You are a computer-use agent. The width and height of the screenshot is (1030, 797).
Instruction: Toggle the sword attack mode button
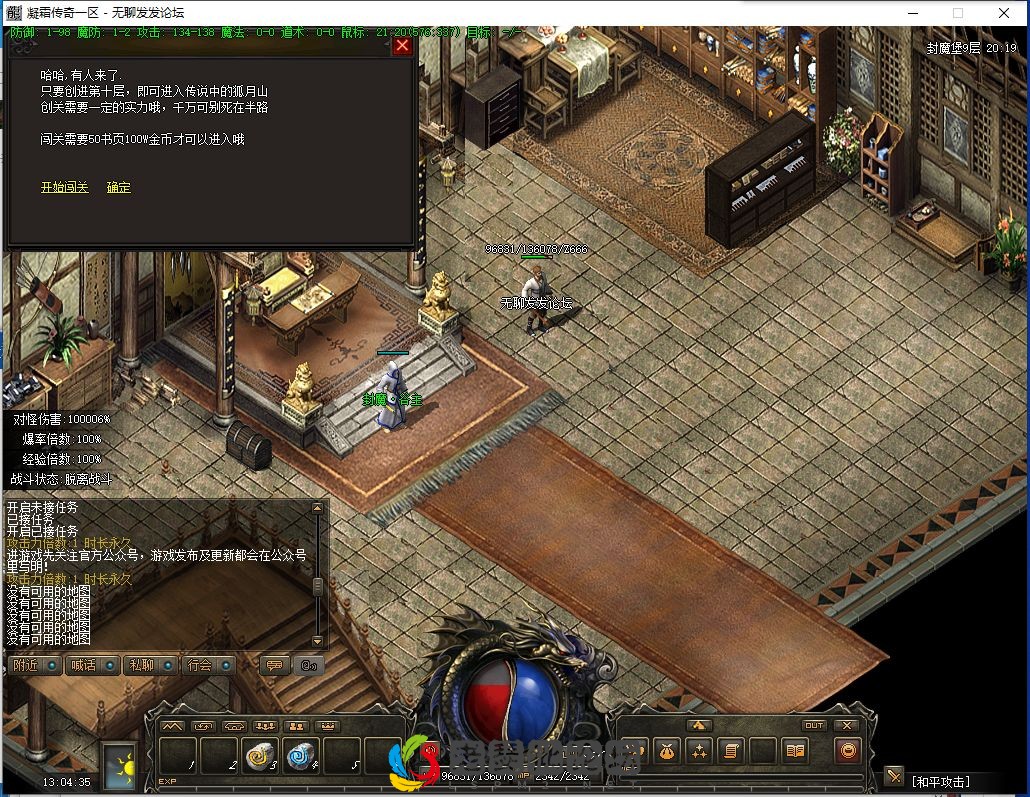pos(893,777)
